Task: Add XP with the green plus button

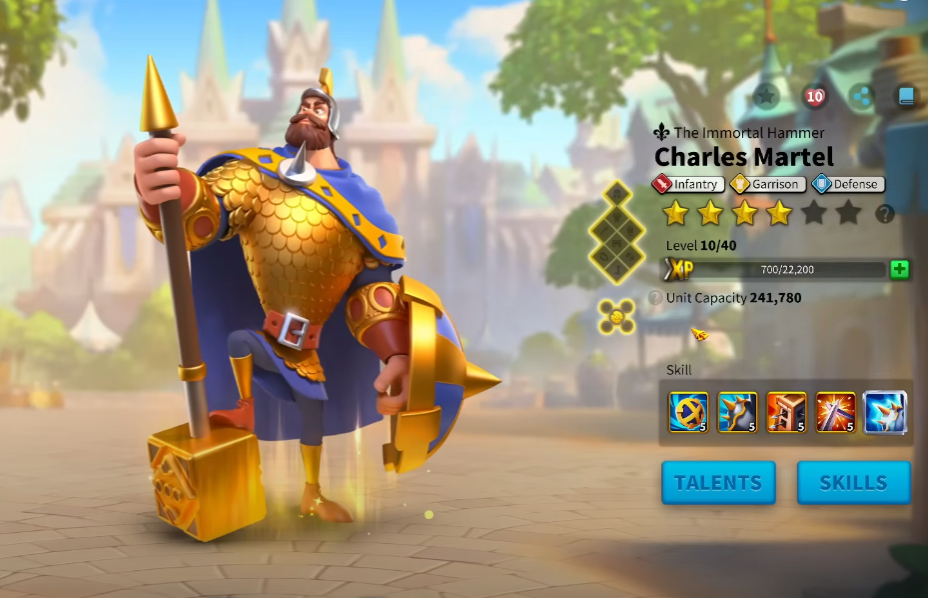Action: pos(899,269)
